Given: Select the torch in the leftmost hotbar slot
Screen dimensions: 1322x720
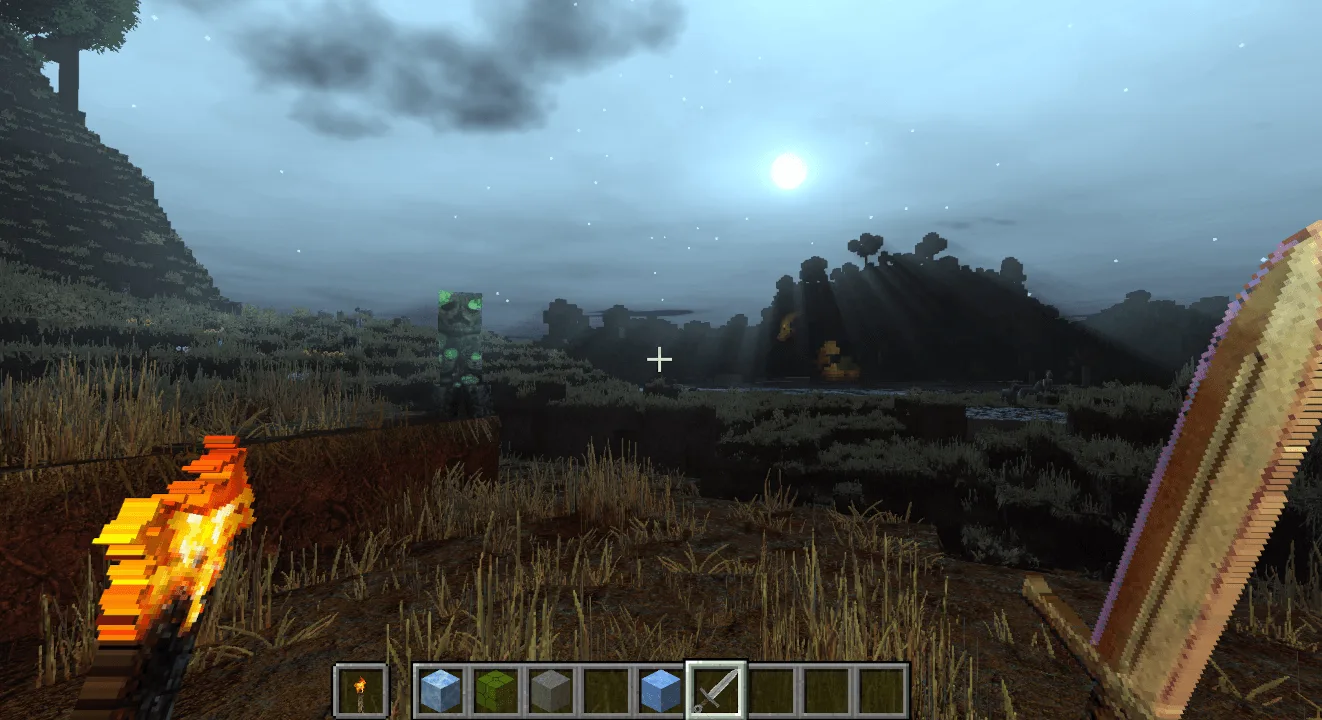Looking at the screenshot, I should 360,690.
